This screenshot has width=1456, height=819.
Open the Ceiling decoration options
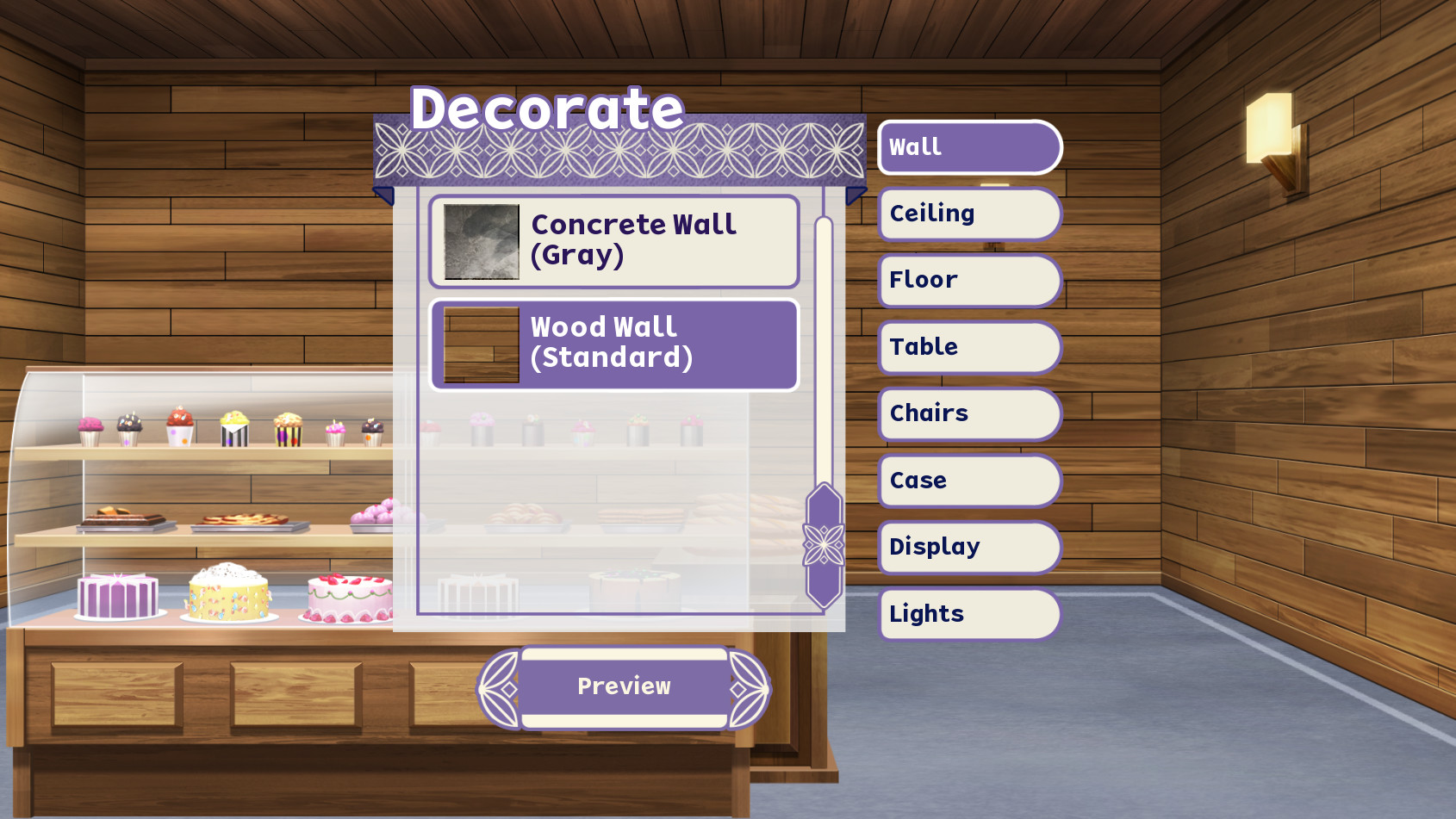[968, 214]
